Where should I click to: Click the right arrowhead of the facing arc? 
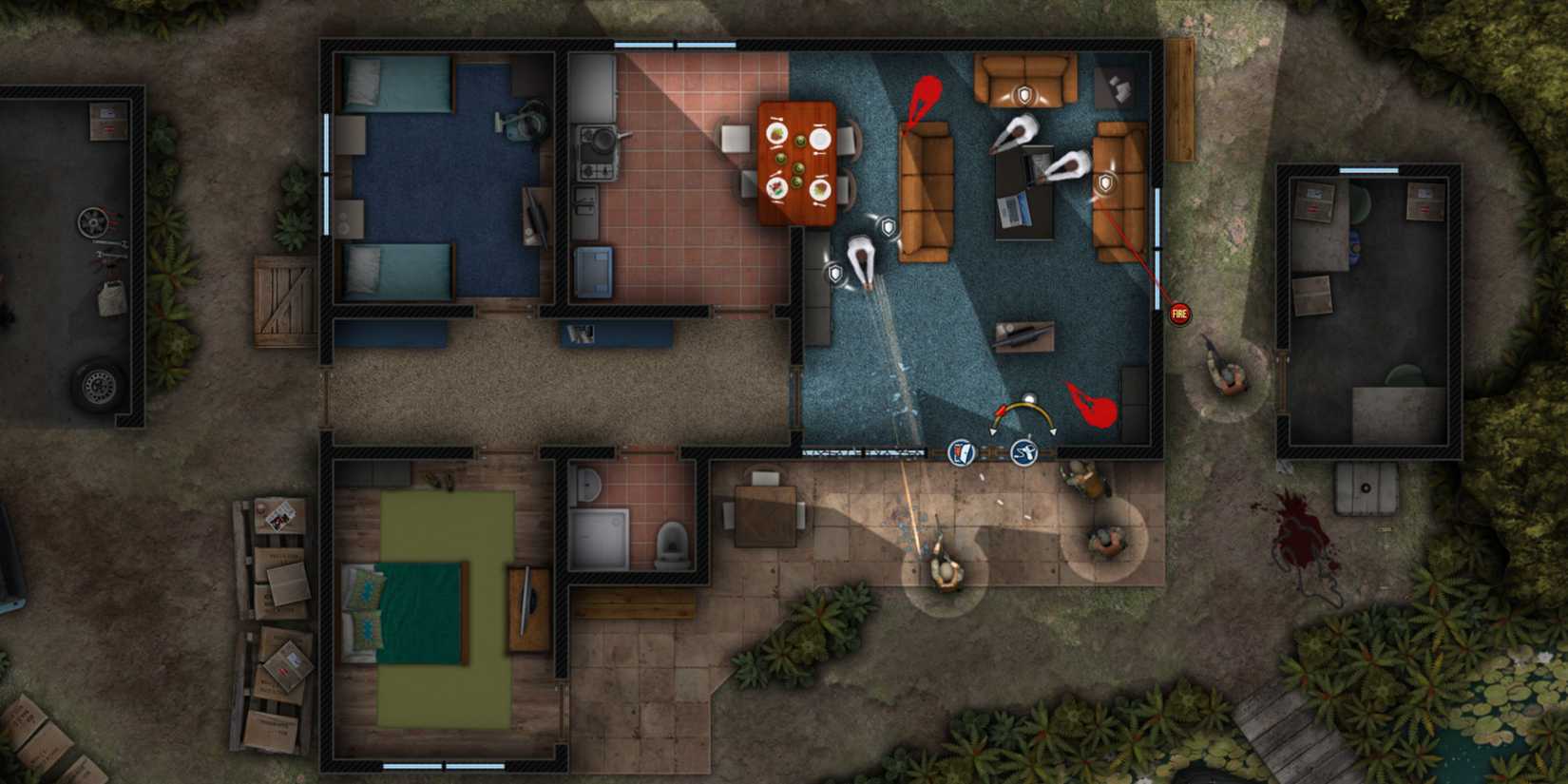pyautogui.click(x=1054, y=431)
